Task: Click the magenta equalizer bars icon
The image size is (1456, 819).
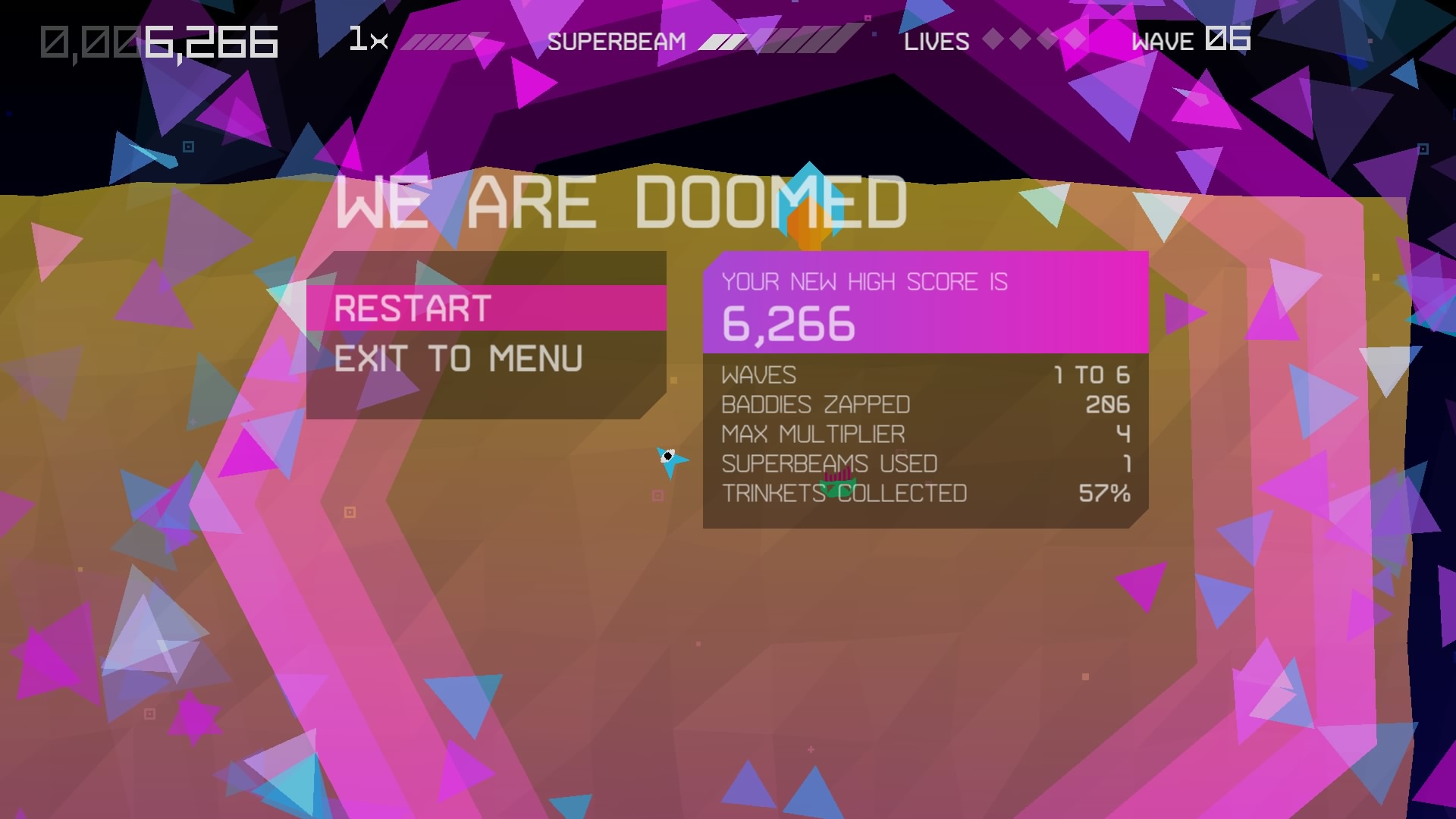Action: pos(837,475)
